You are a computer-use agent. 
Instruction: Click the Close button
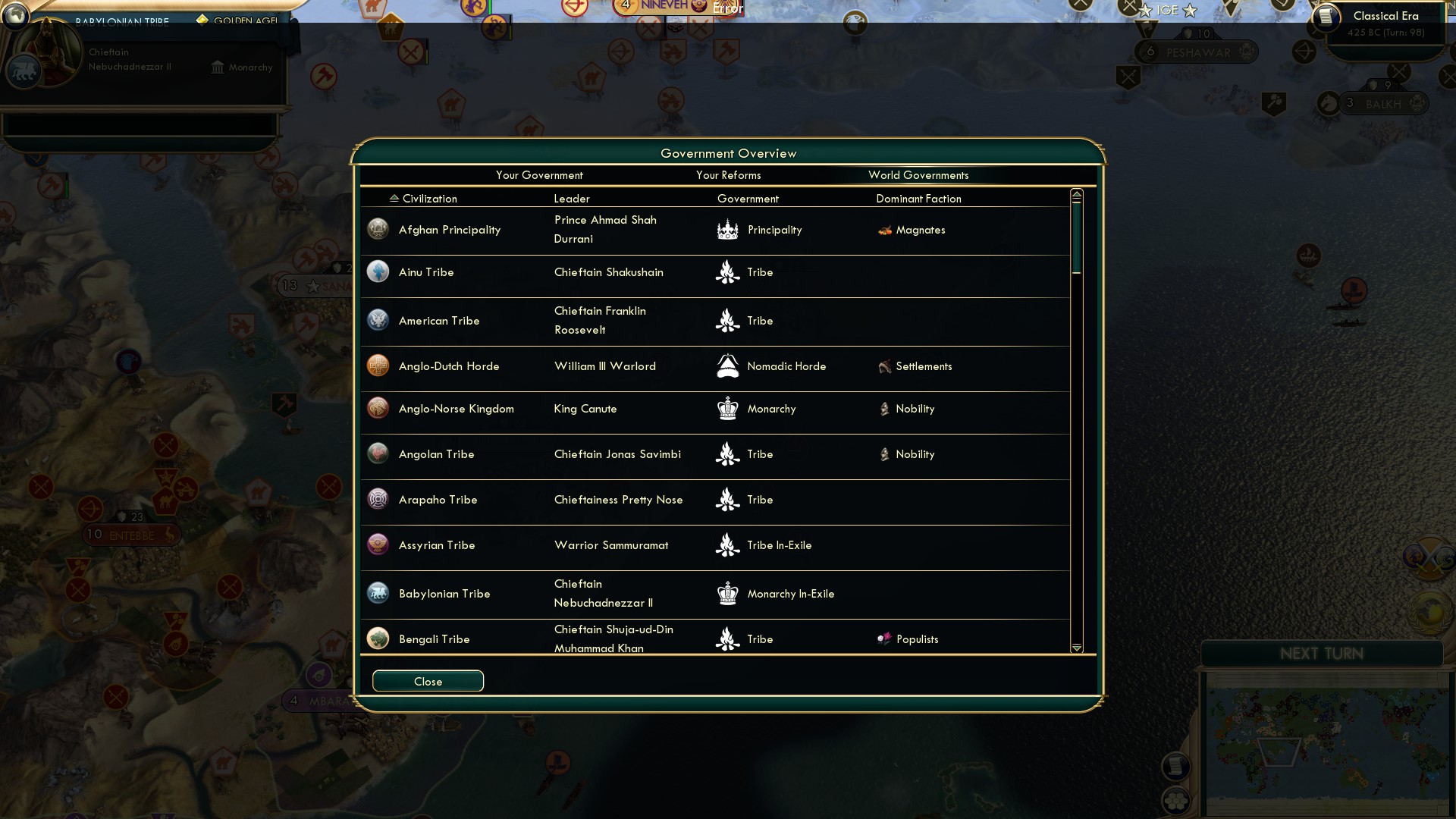pos(428,680)
